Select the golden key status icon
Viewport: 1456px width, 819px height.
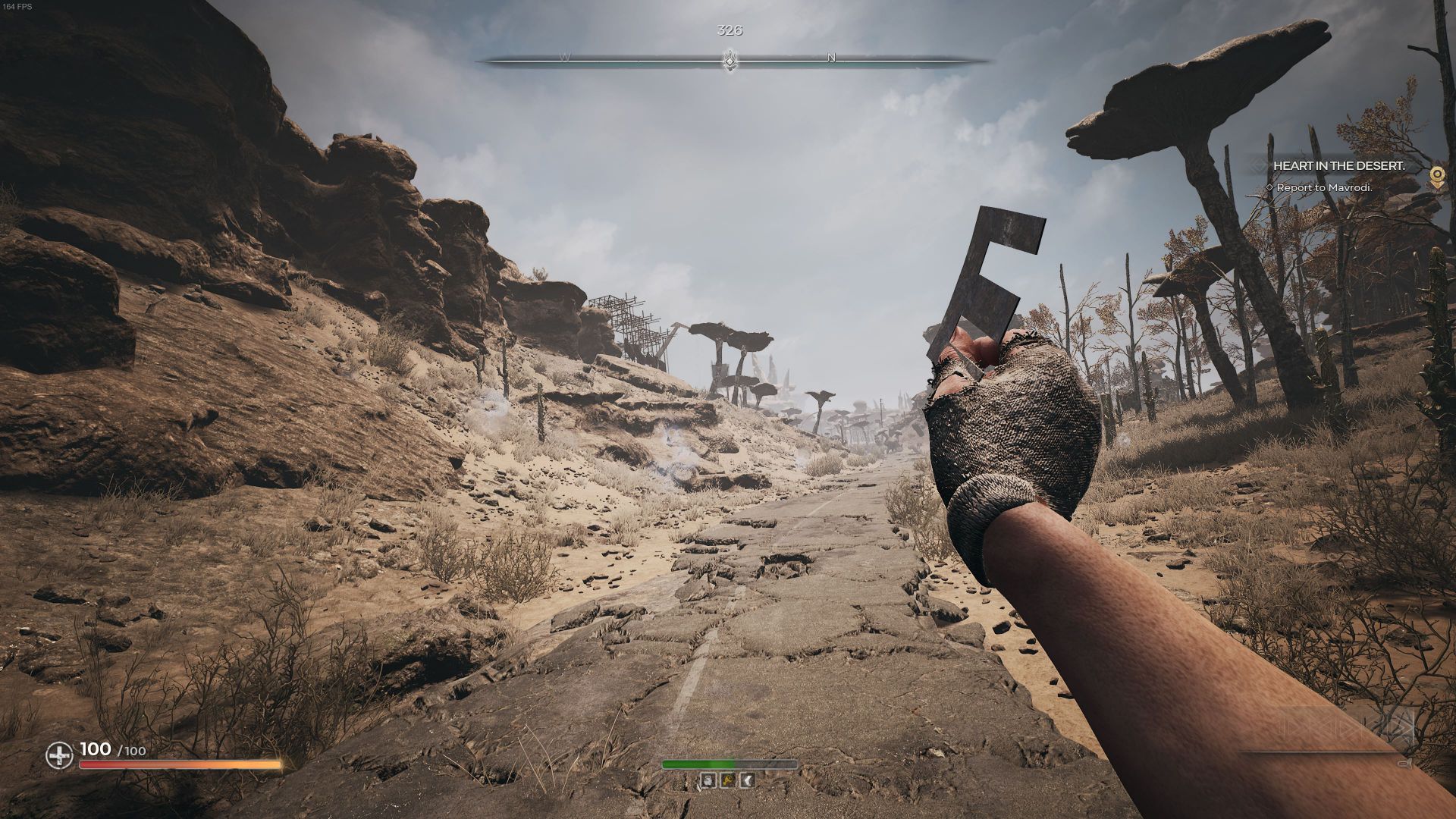tap(726, 780)
